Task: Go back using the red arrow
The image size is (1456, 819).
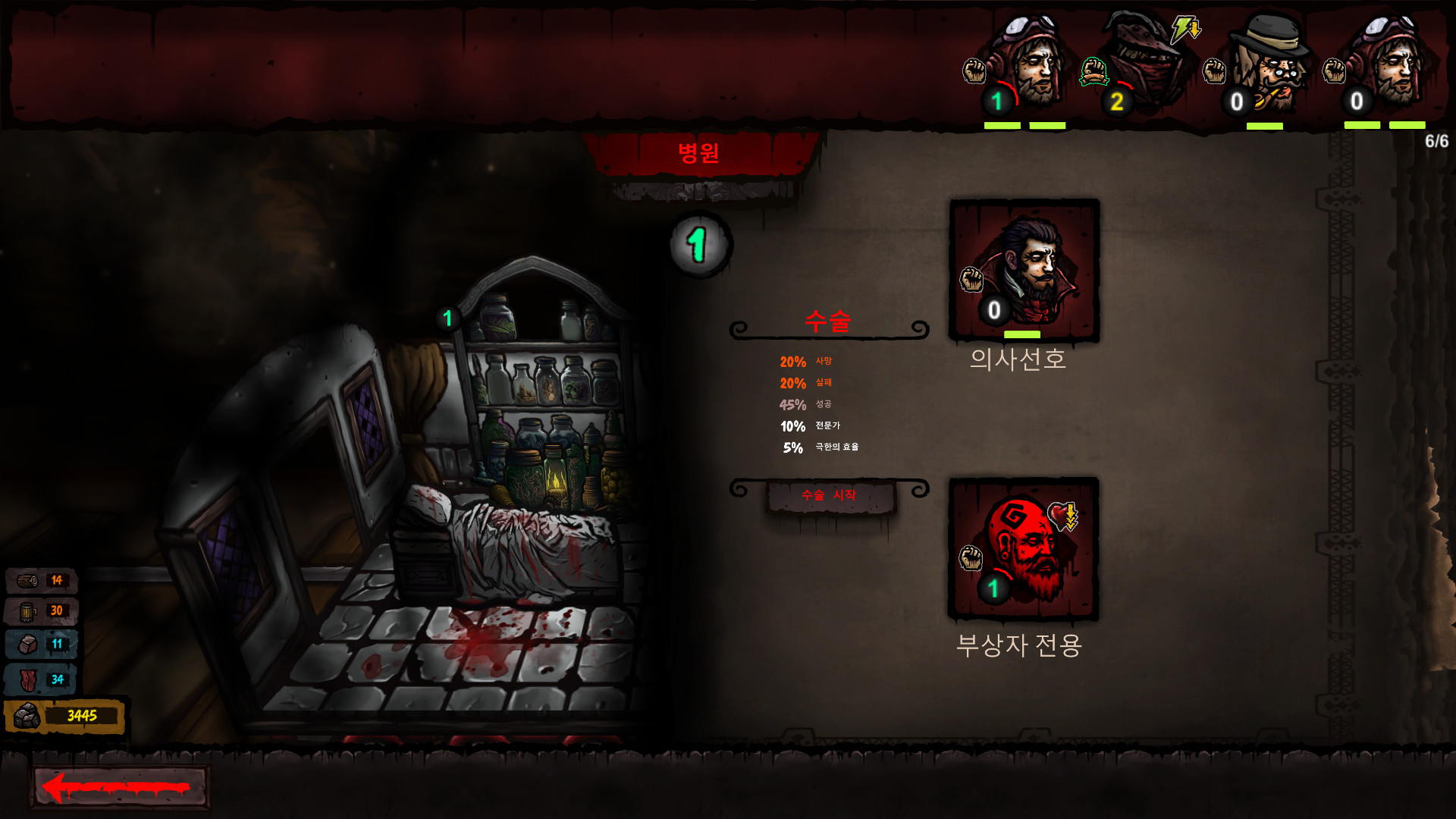Action: tap(119, 787)
